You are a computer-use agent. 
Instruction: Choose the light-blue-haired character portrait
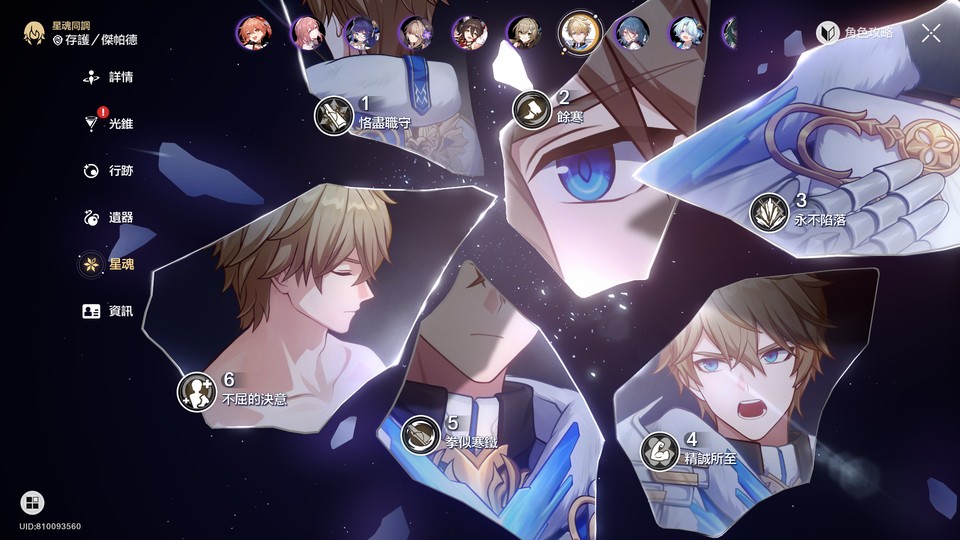click(x=687, y=33)
